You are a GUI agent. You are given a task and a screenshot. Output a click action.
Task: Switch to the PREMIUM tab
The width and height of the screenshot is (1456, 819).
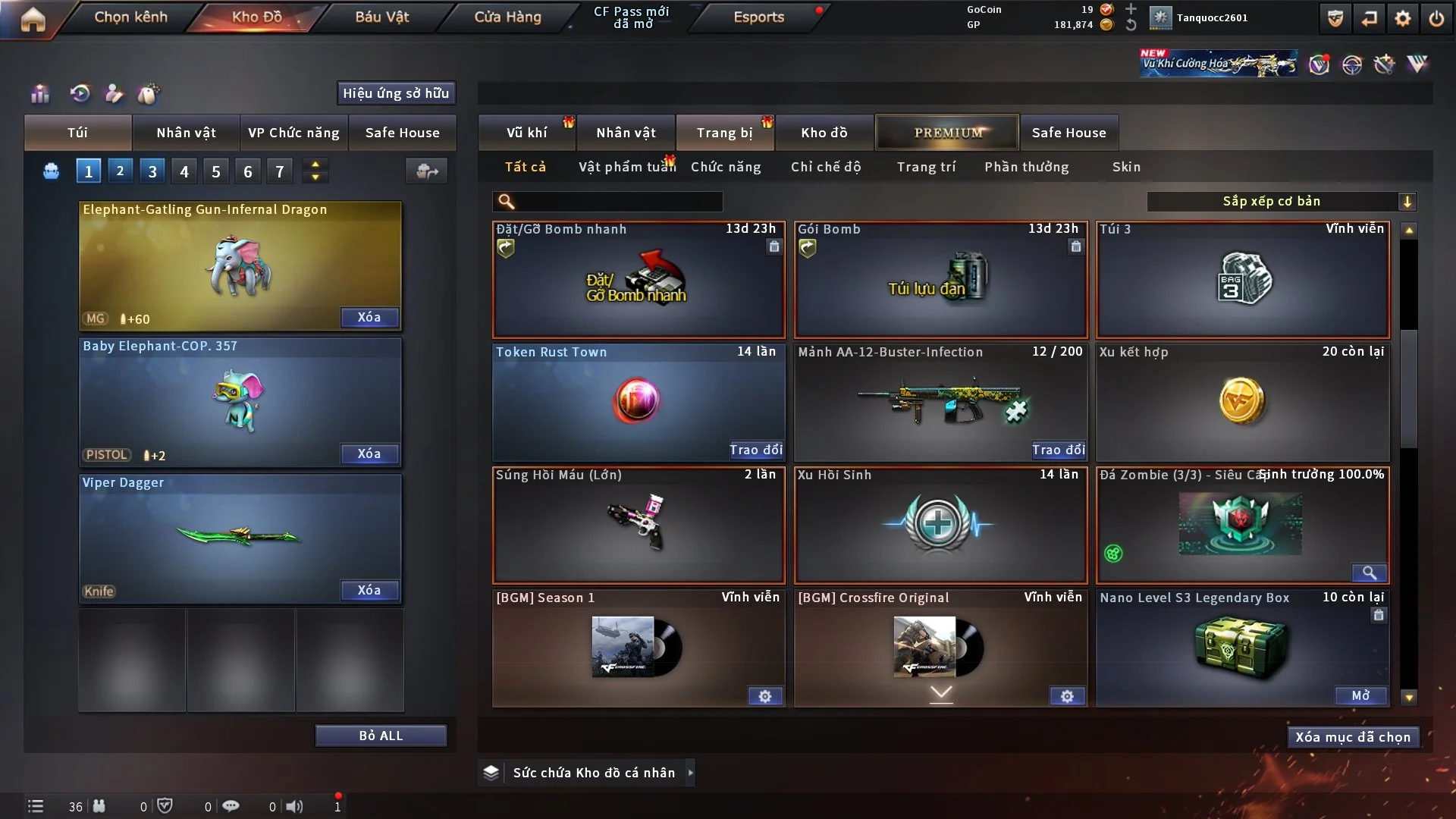948,133
